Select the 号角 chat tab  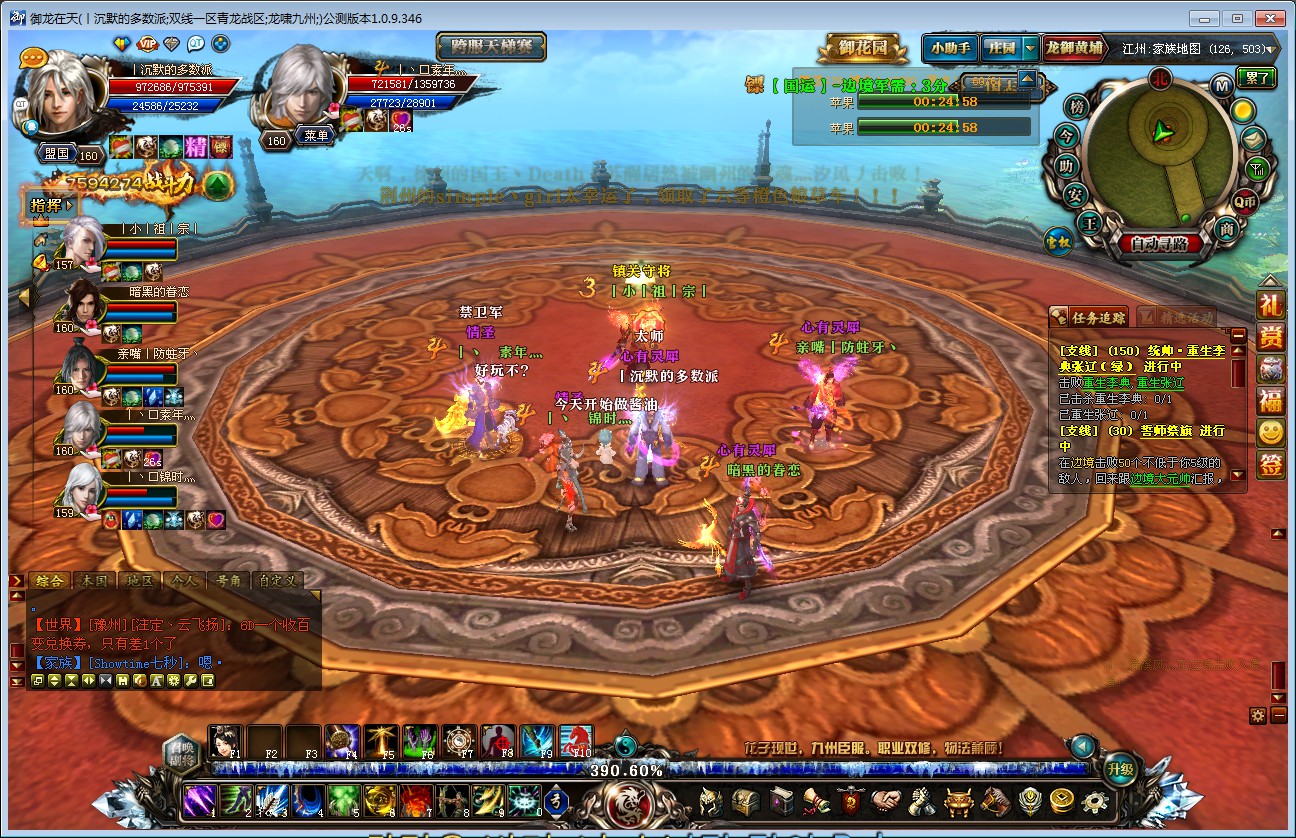pos(228,580)
